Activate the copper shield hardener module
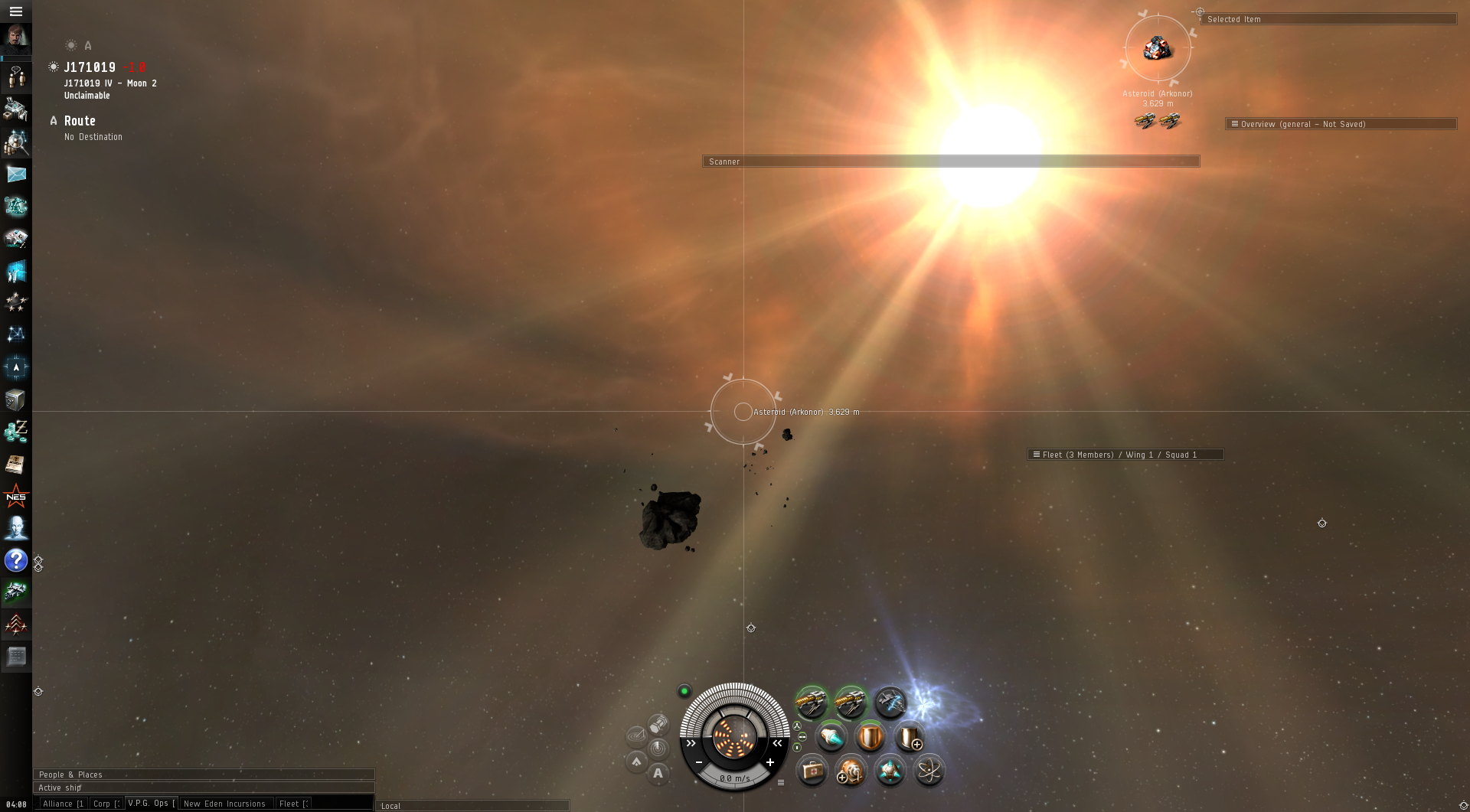The width and height of the screenshot is (1470, 812). 870,737
